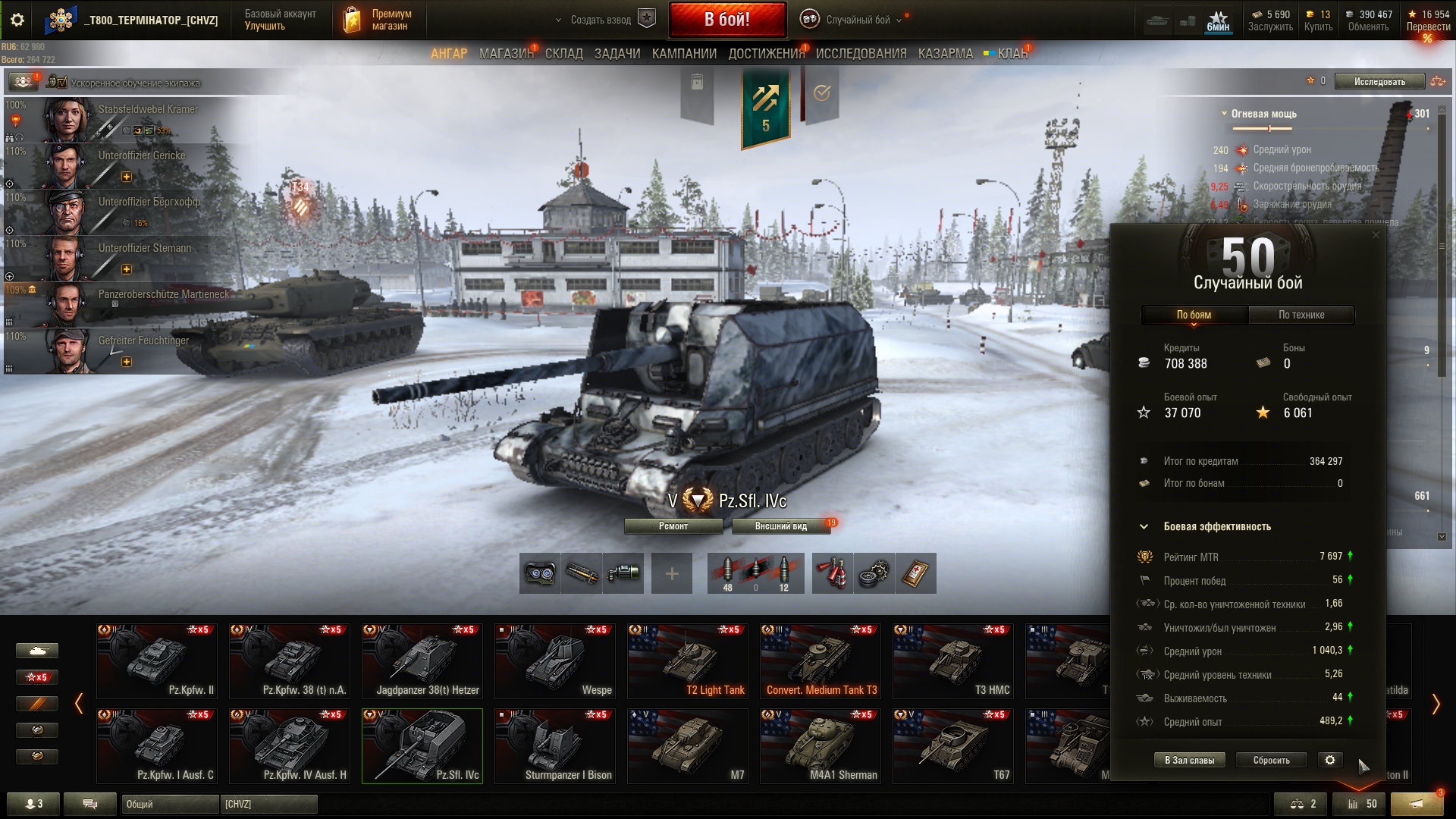The width and height of the screenshot is (1456, 819).
Task: Click the Исследовать research button
Action: [1379, 81]
